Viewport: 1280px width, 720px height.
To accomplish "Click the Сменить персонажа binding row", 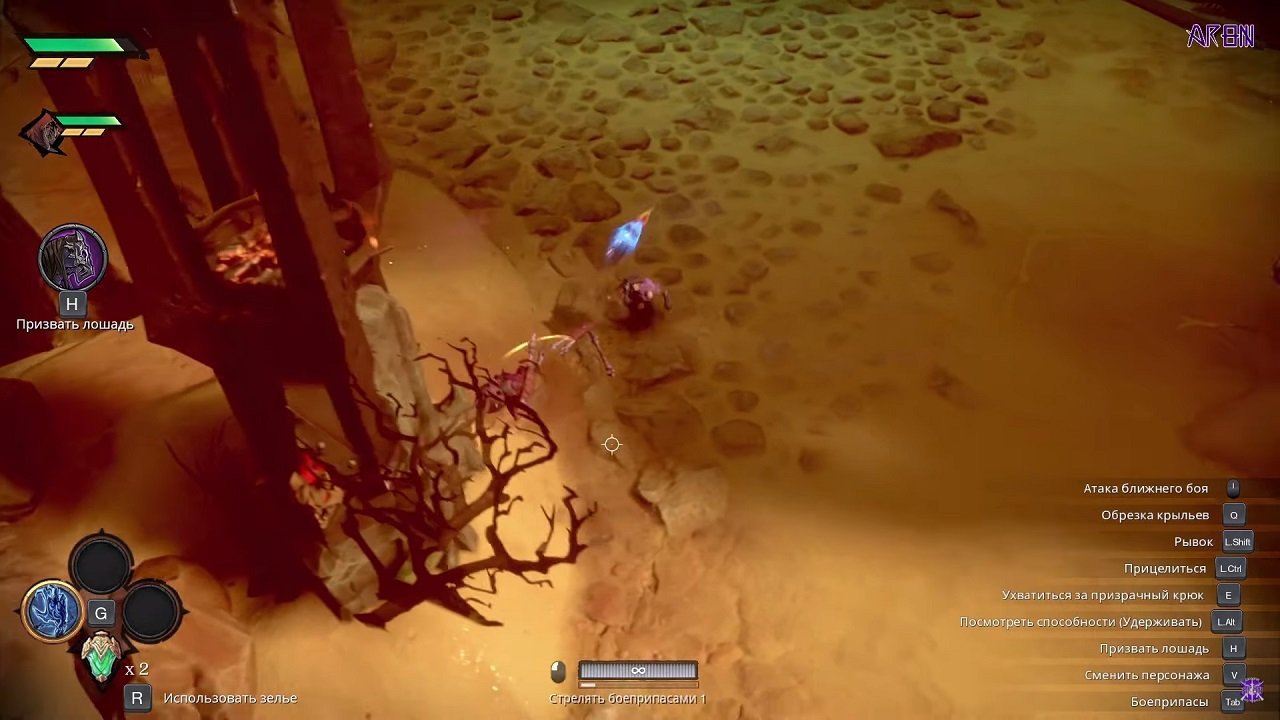I will point(1149,674).
